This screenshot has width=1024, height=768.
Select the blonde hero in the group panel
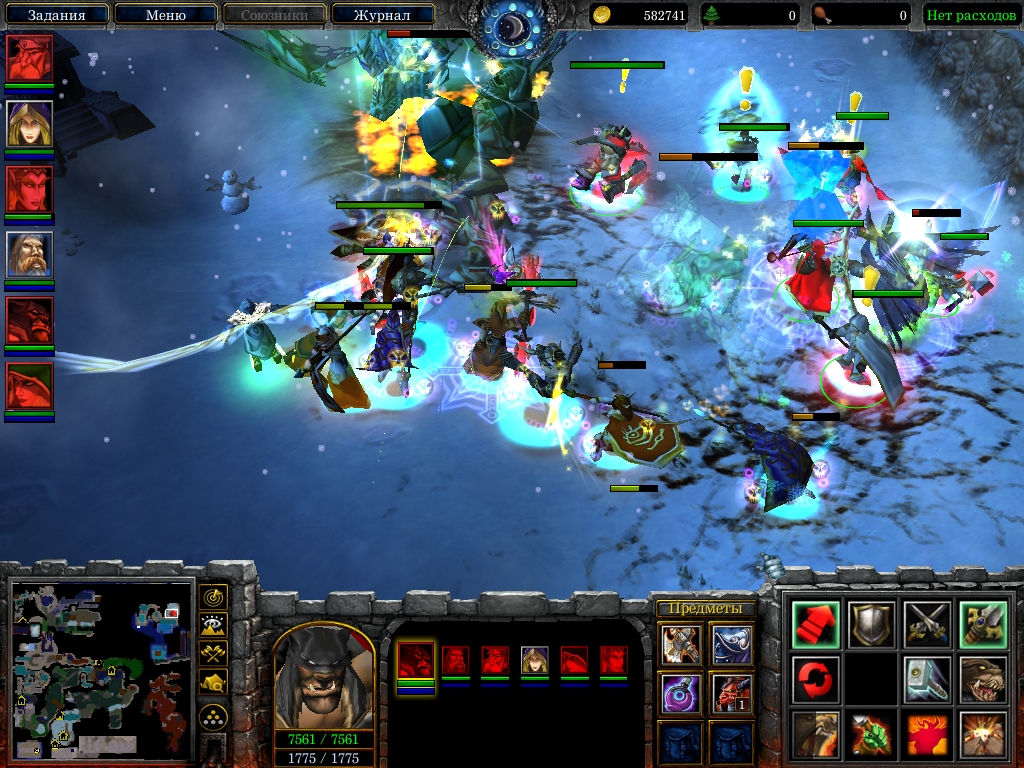(534, 660)
